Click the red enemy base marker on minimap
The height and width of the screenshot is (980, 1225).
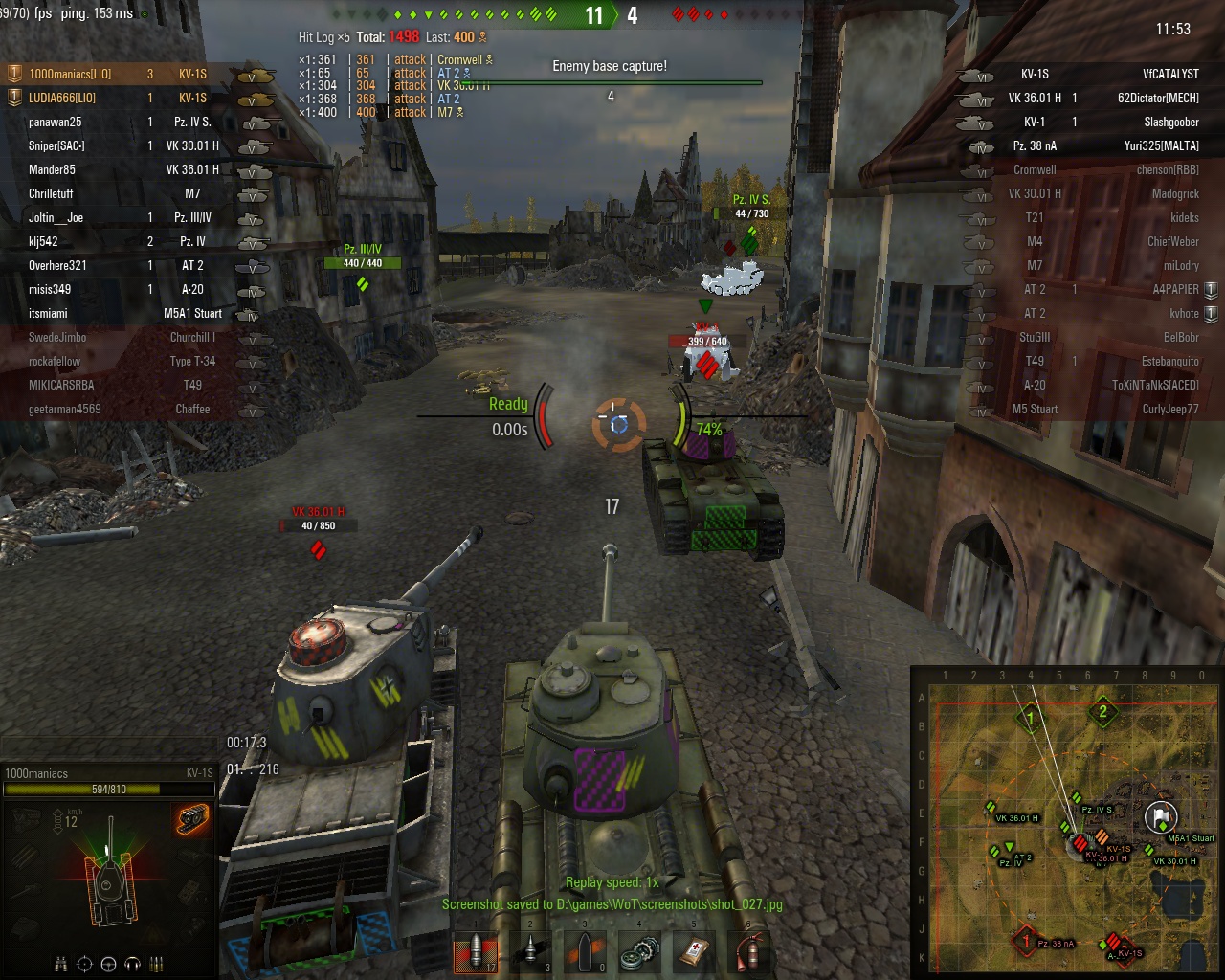pos(1026,941)
